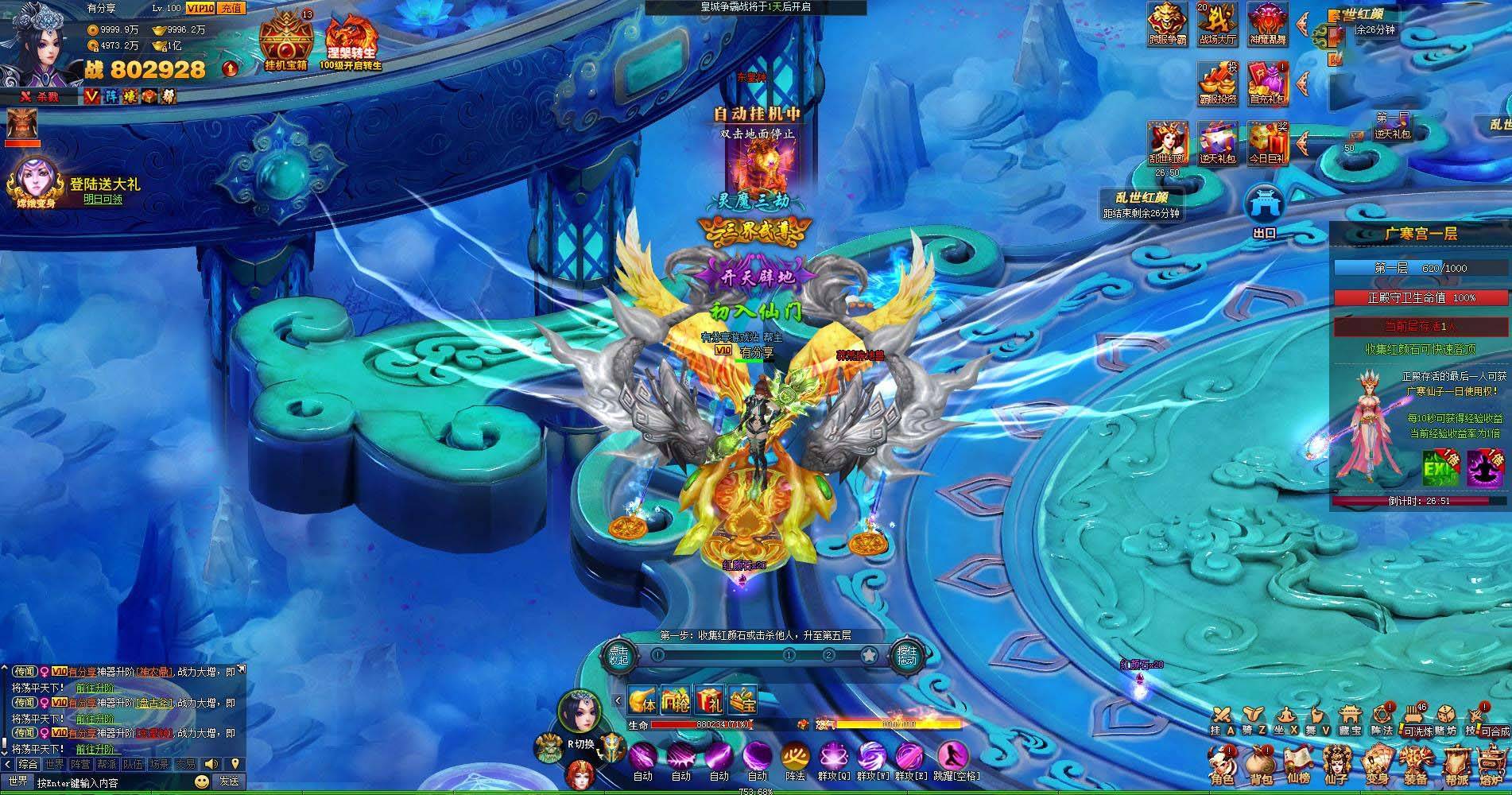Mute the chat sound speaker icon
This screenshot has height=795, width=1512.
click(211, 765)
